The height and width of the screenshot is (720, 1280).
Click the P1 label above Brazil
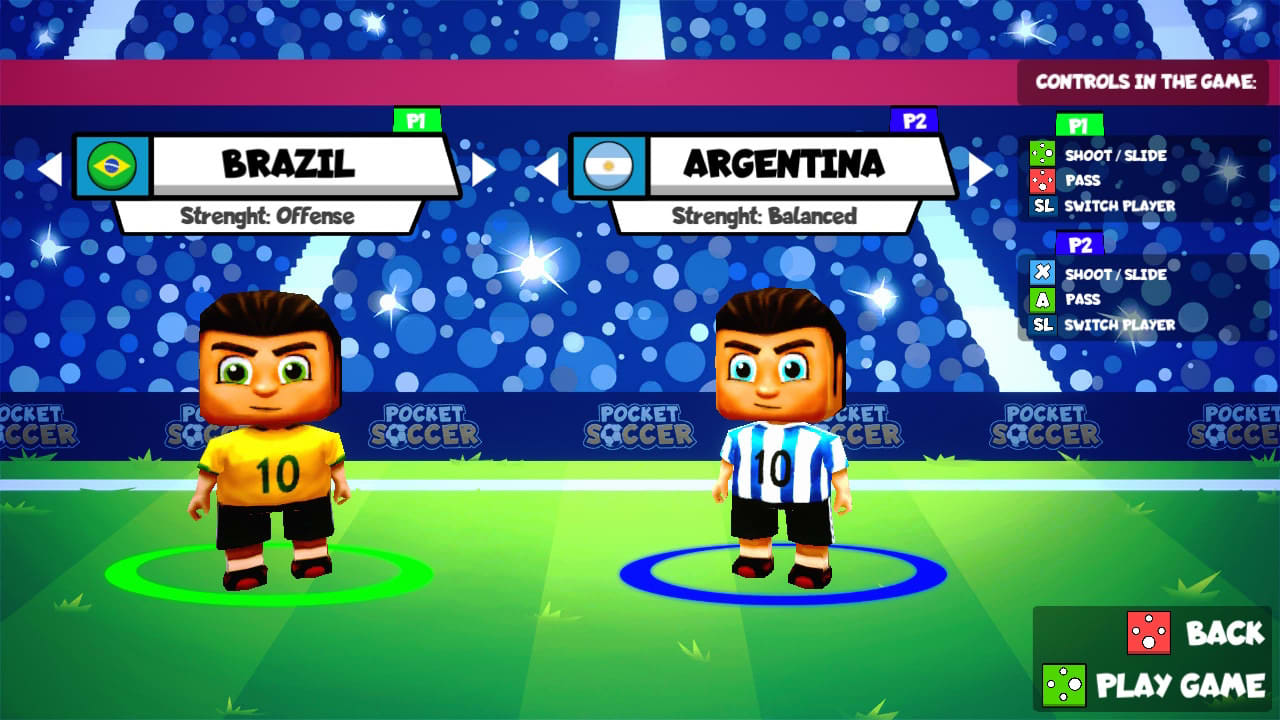(417, 122)
